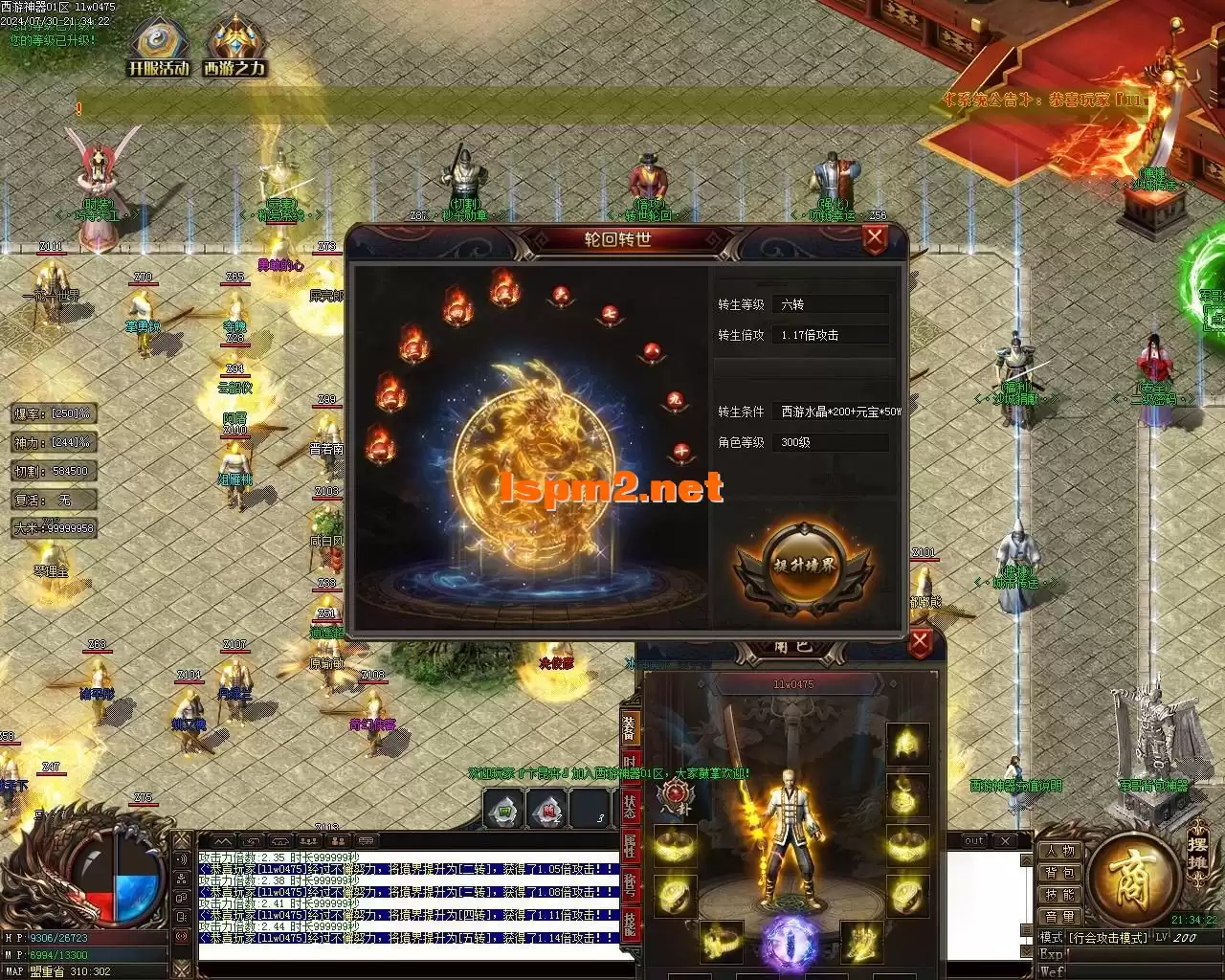Open the 商 shop round button
Viewport: 1225px width, 980px height.
1135,877
